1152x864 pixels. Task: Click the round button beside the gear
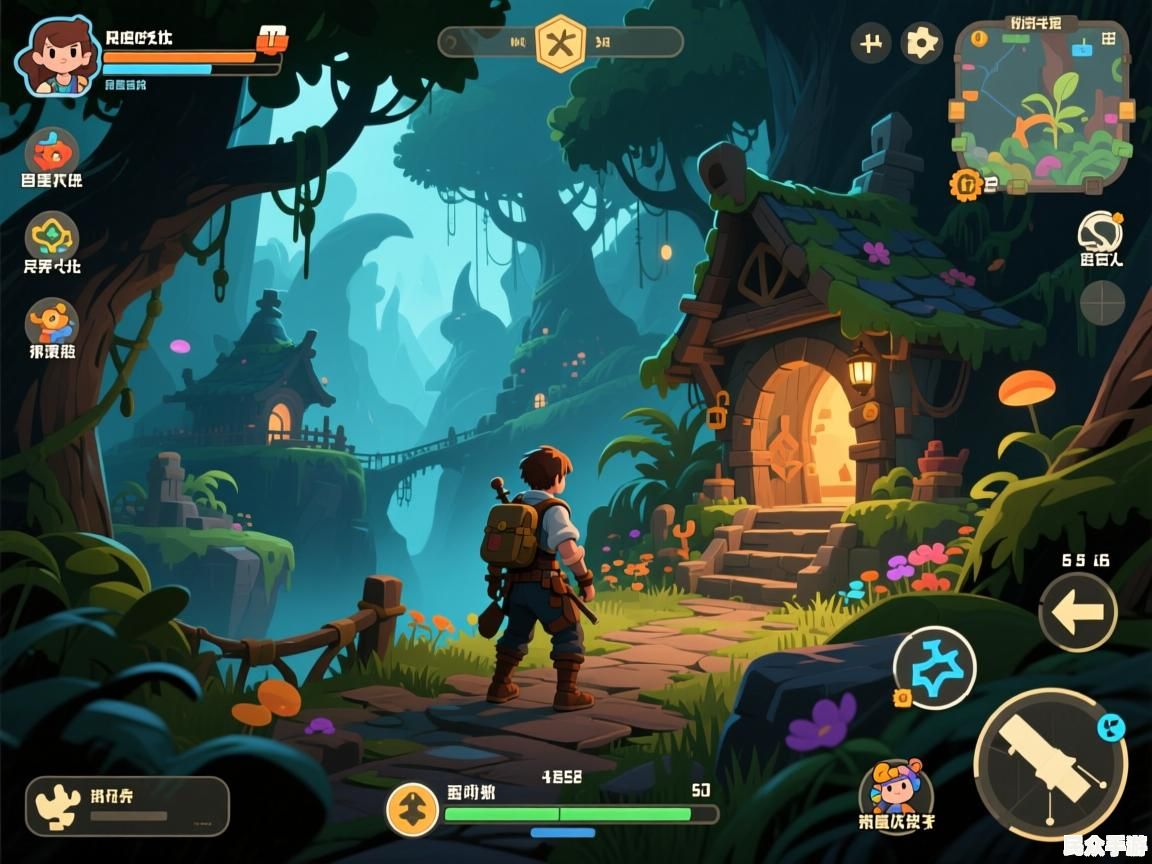[x=871, y=43]
